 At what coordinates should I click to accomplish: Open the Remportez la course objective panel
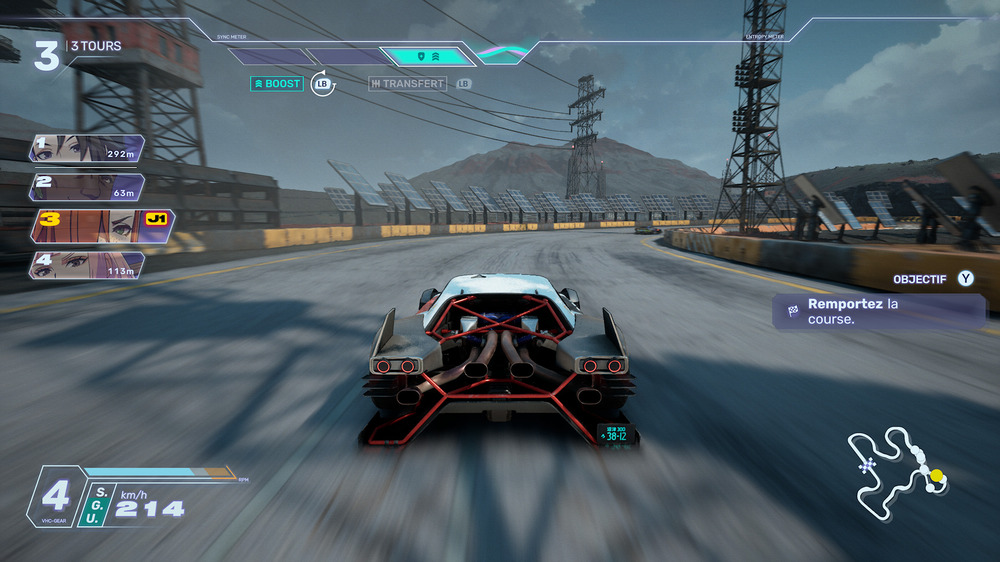pyautogui.click(x=880, y=311)
